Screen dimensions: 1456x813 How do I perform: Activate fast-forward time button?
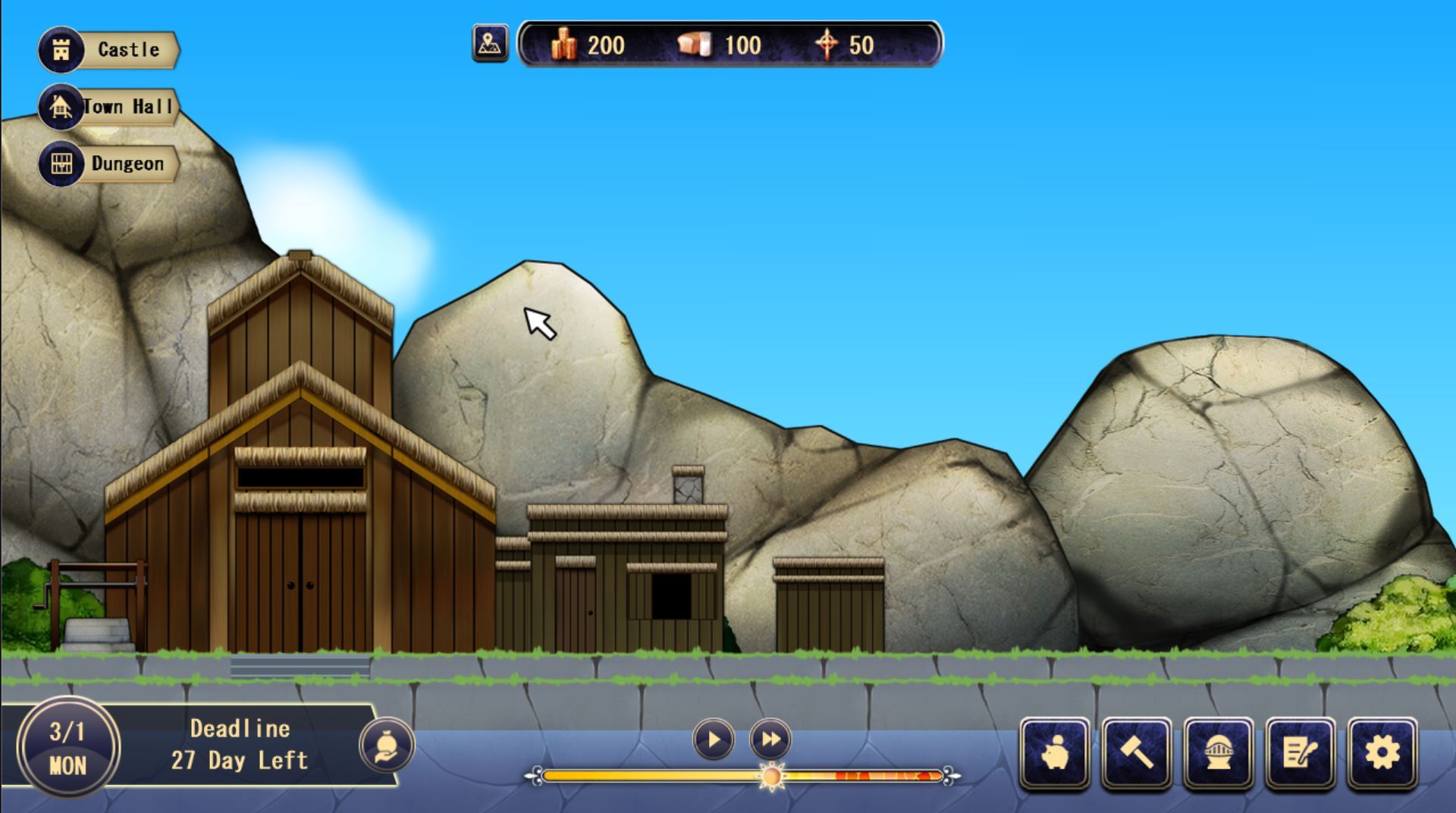(x=770, y=739)
